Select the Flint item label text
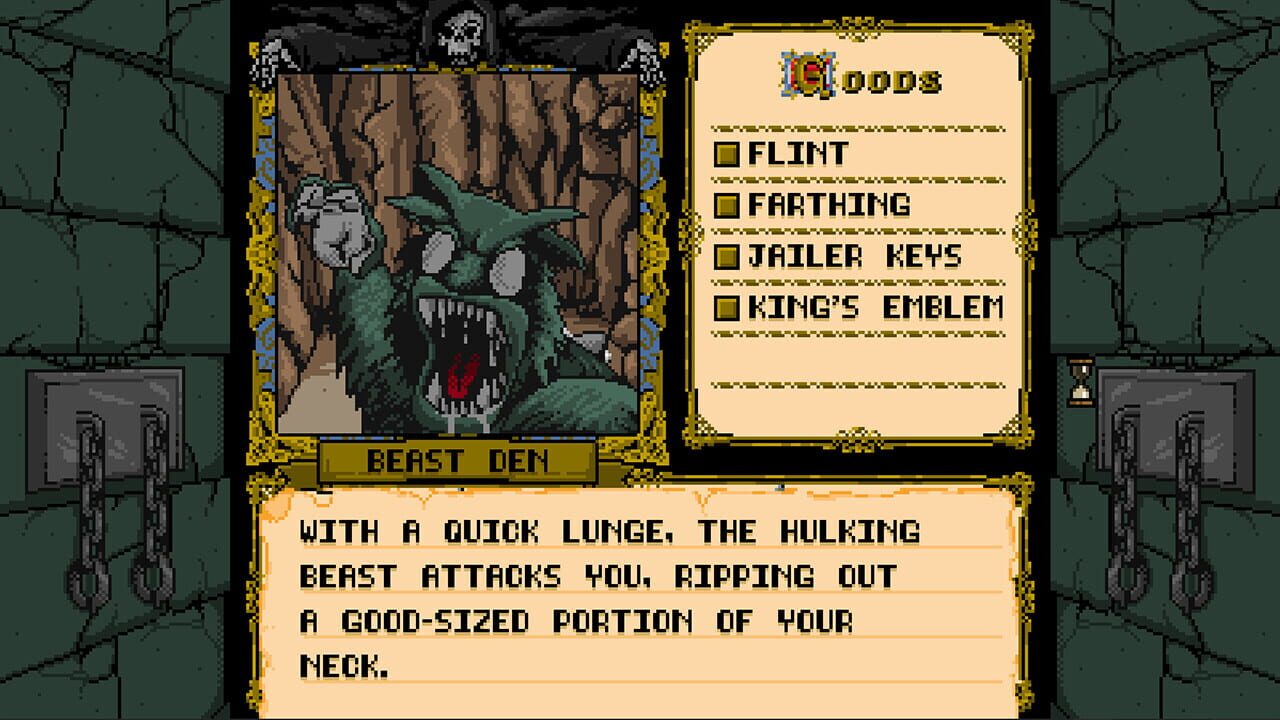1280x720 pixels. point(800,152)
